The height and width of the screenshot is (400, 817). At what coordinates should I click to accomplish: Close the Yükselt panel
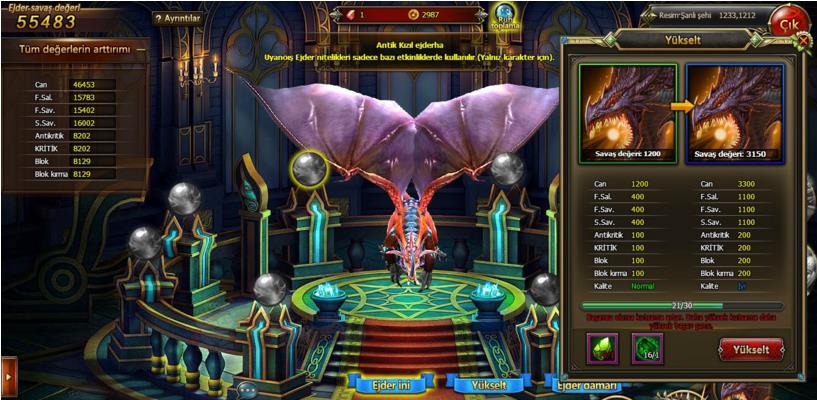803,40
